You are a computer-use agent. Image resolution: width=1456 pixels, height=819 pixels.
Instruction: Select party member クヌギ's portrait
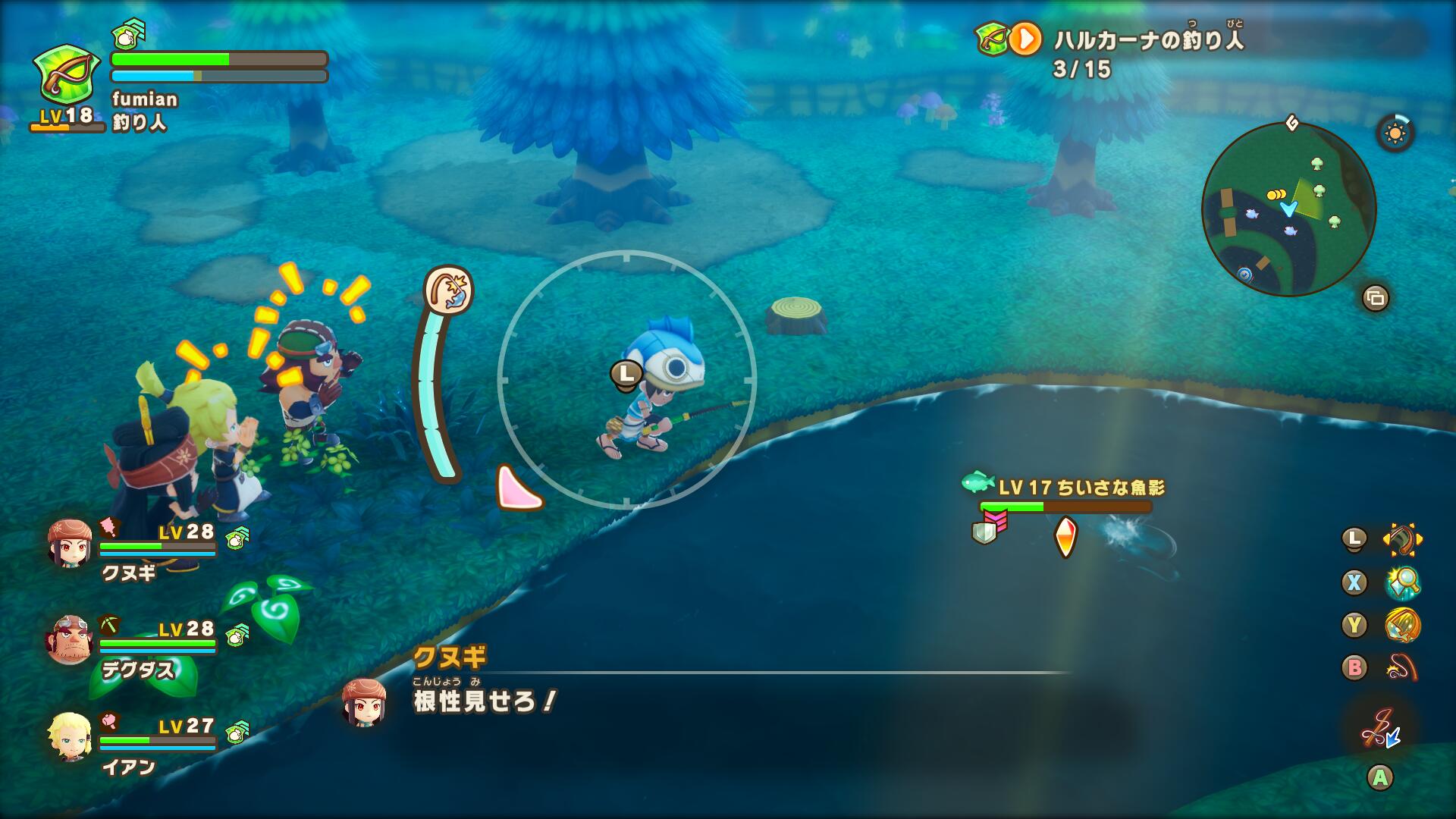pos(69,544)
